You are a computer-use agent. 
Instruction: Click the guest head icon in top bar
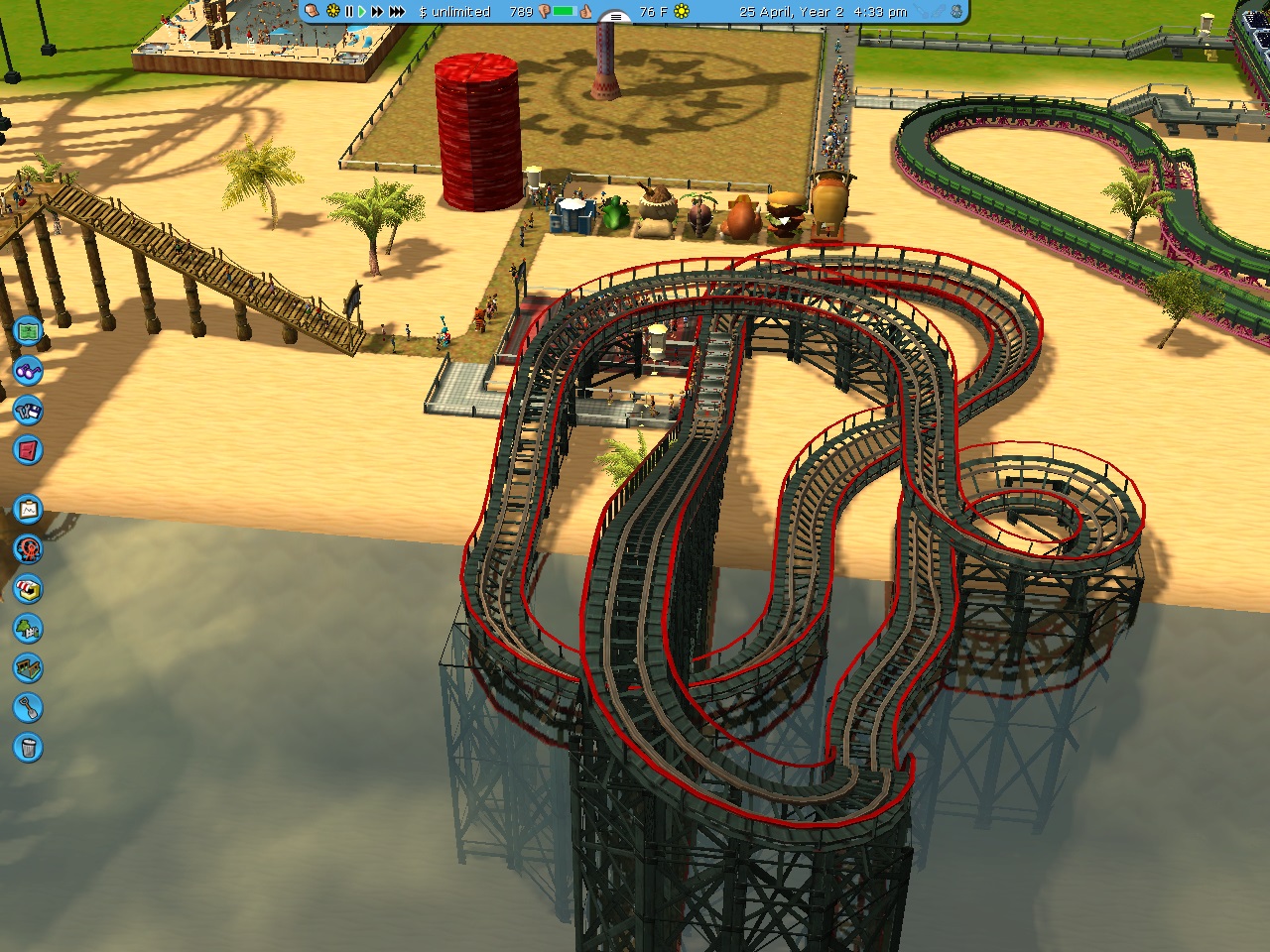313,11
